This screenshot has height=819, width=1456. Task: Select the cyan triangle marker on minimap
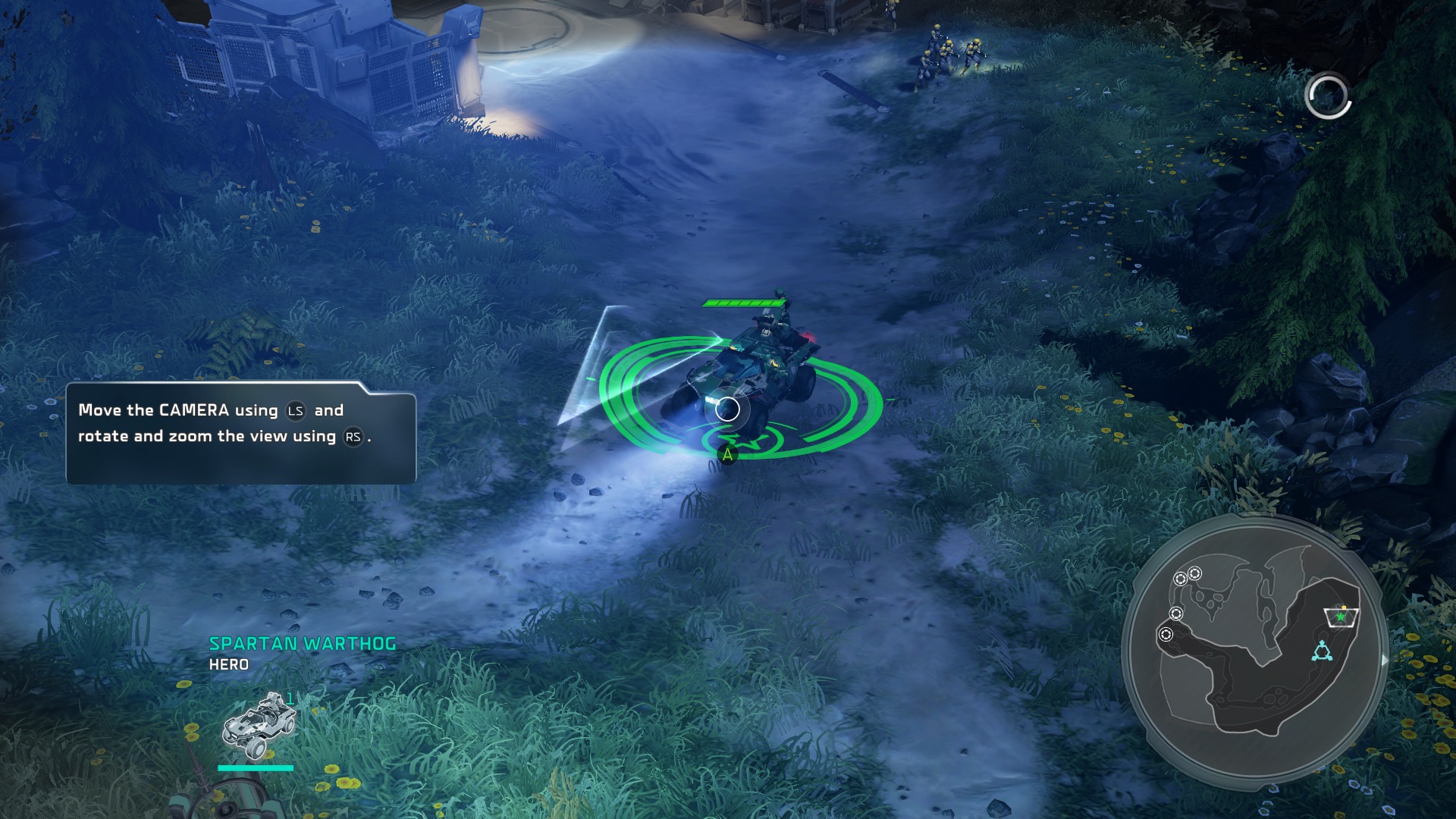[x=1322, y=651]
